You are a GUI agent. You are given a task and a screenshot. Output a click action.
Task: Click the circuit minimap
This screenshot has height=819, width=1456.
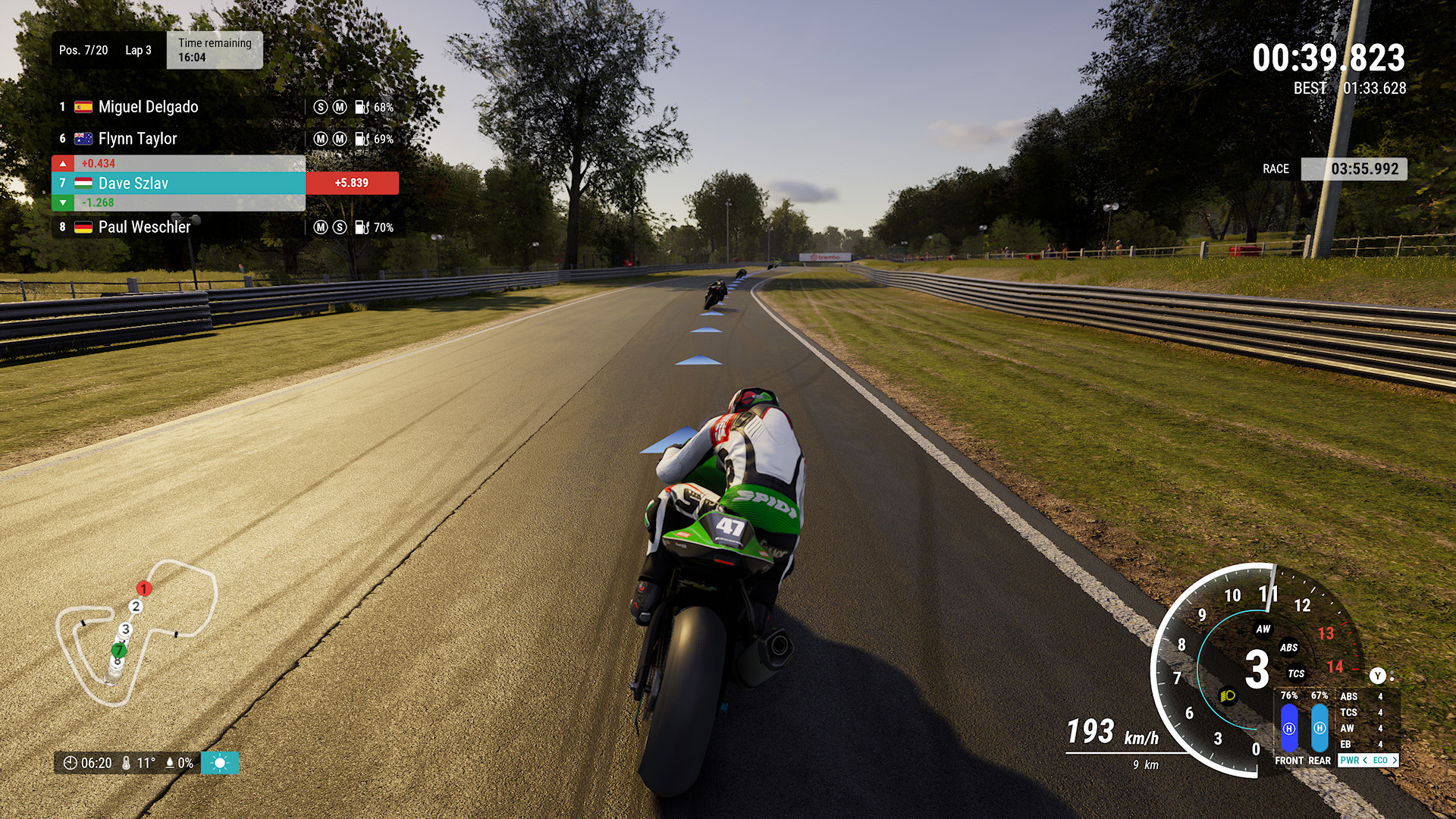coord(136,633)
